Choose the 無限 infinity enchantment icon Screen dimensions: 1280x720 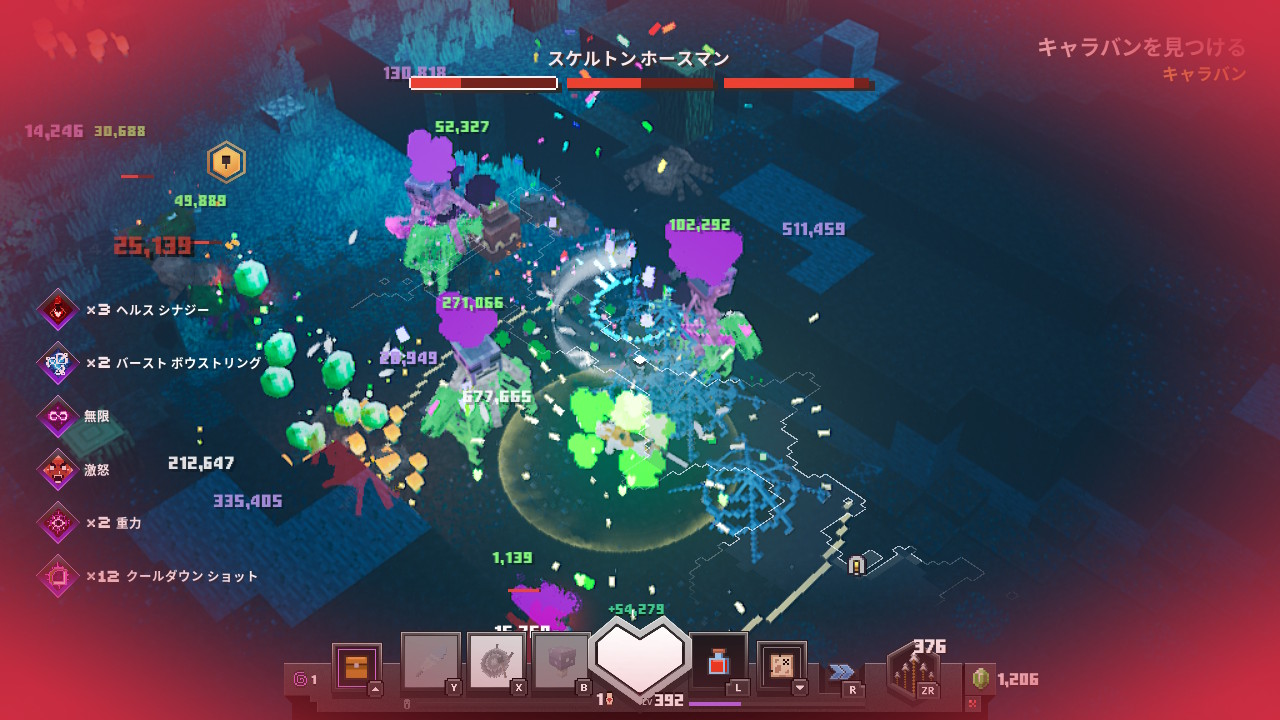point(58,416)
